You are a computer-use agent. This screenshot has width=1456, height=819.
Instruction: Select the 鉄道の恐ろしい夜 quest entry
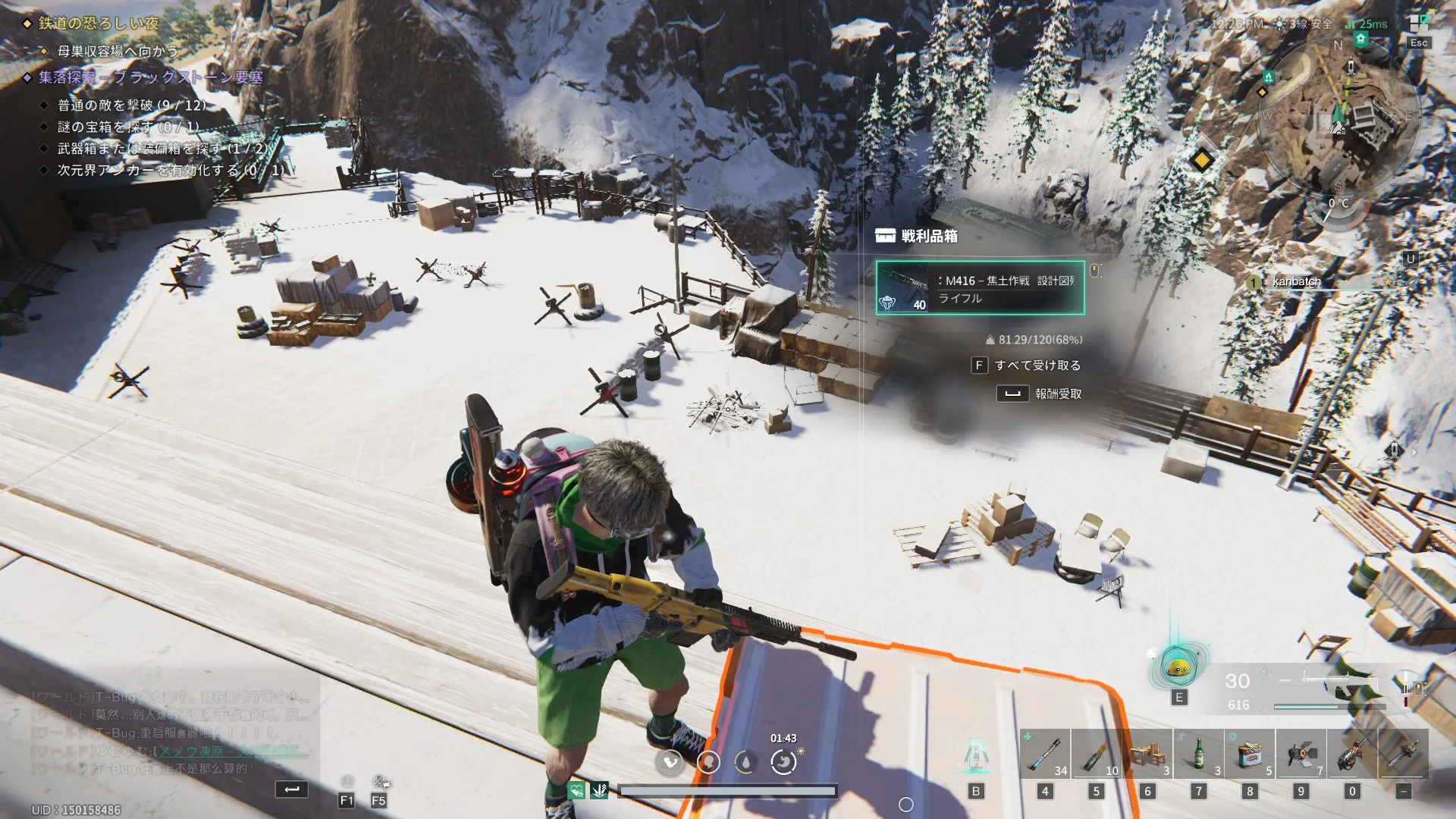[99, 24]
